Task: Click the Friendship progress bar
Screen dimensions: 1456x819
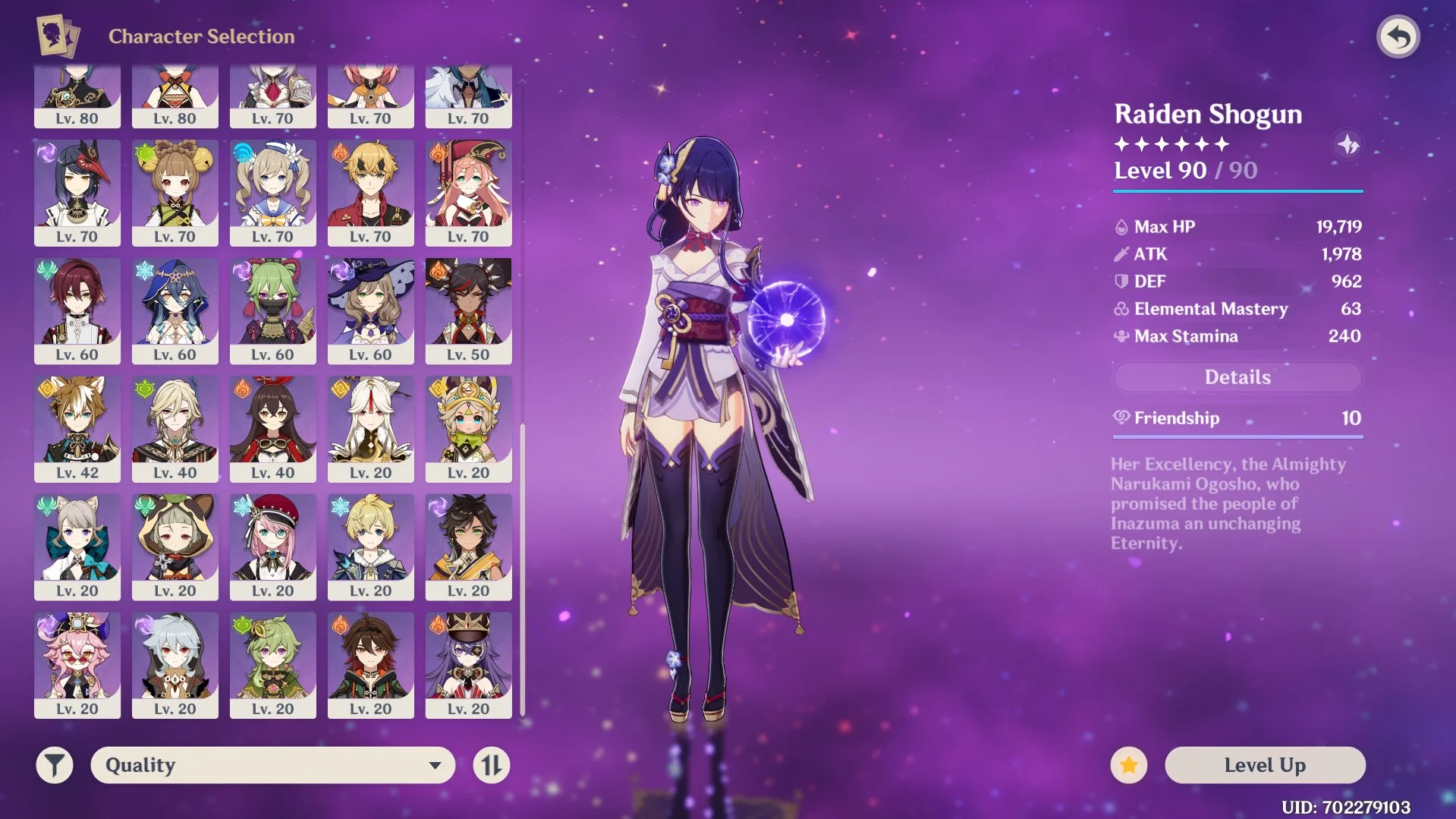Action: click(1237, 436)
